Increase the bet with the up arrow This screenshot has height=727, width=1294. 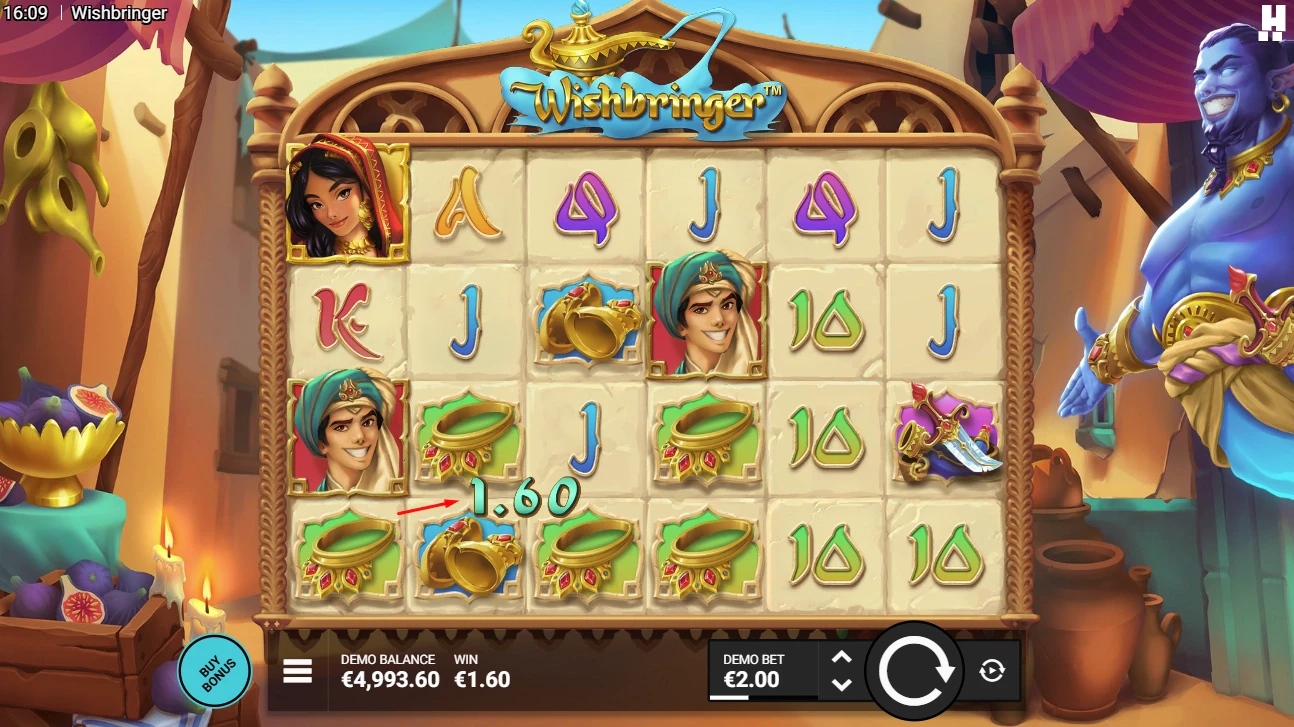point(841,658)
